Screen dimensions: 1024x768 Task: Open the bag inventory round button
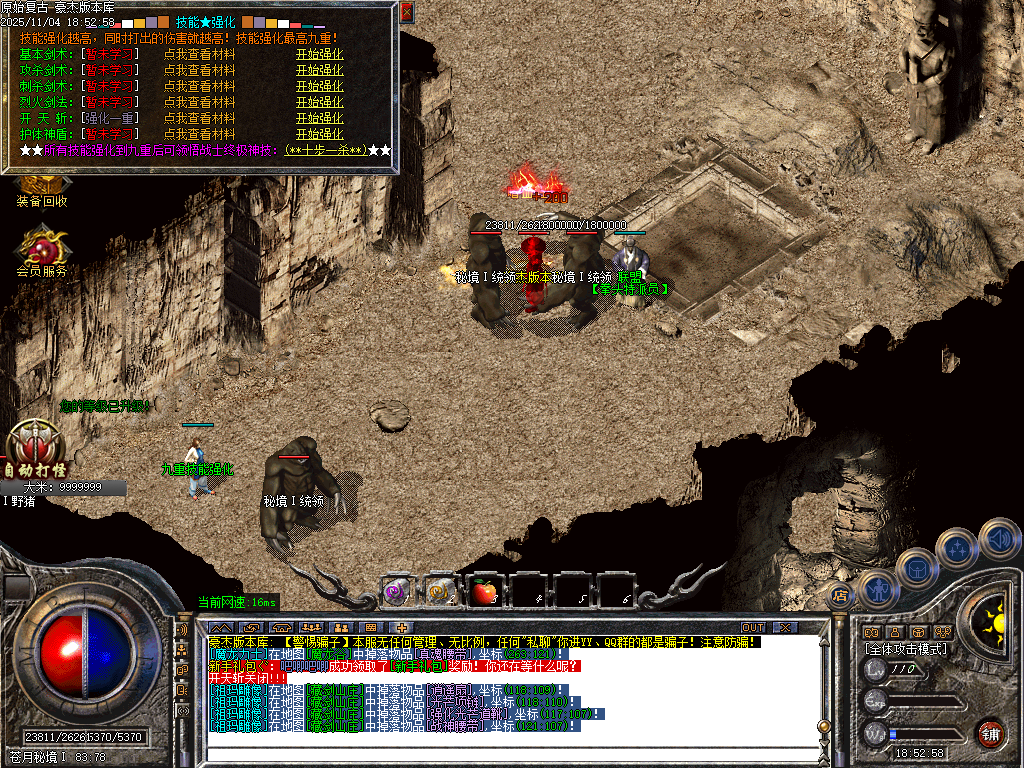916,567
